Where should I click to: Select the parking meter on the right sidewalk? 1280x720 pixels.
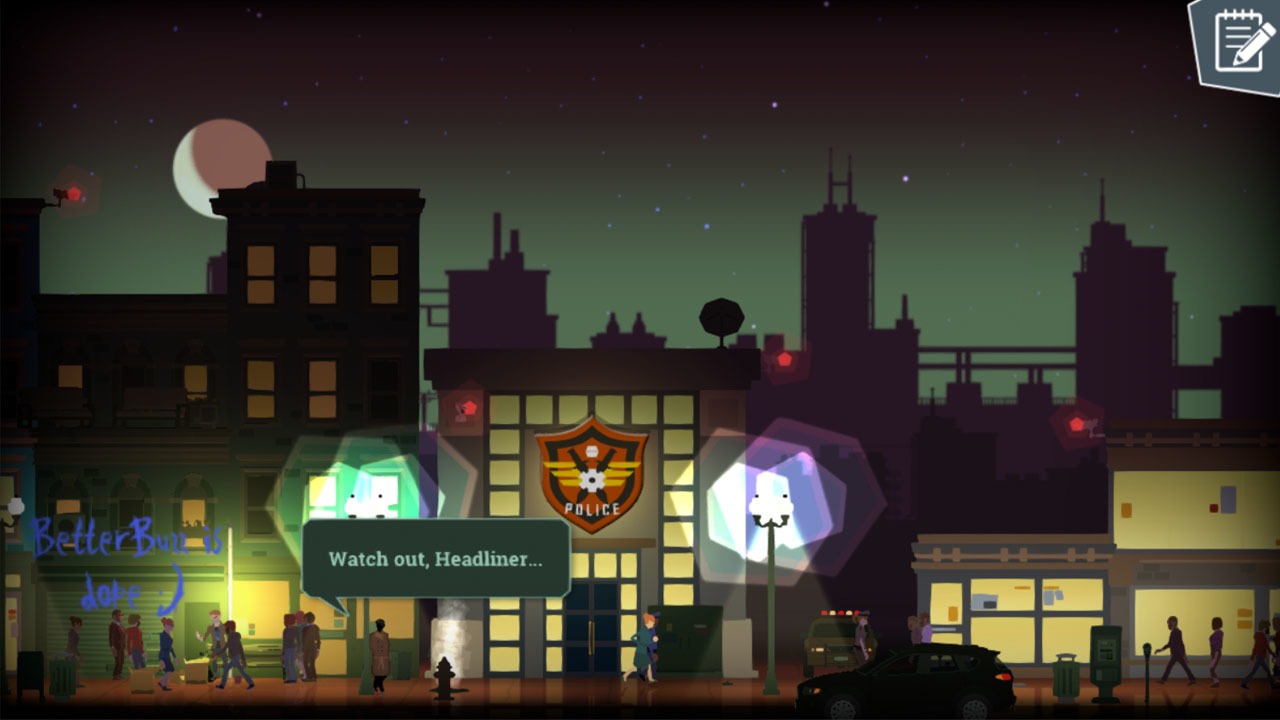coord(1147,655)
